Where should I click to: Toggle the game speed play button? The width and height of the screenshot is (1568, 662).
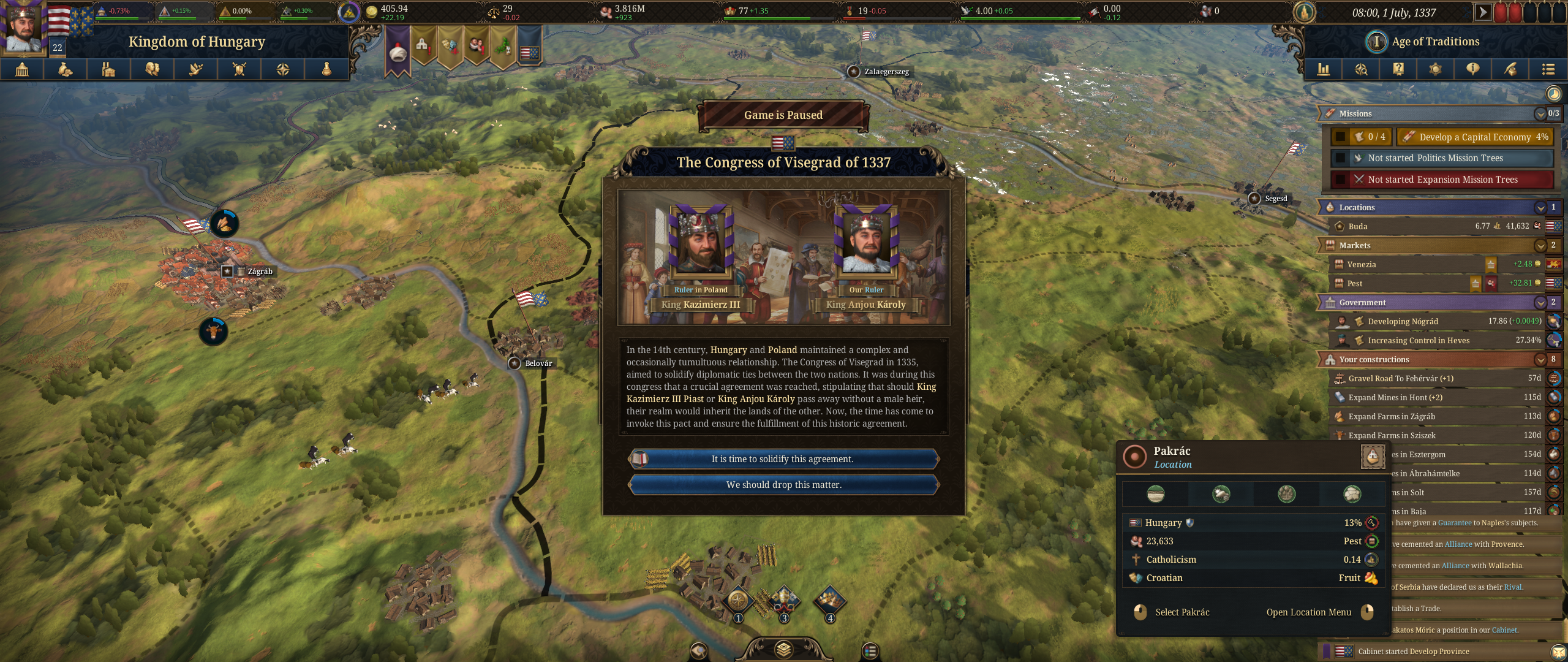[1482, 12]
